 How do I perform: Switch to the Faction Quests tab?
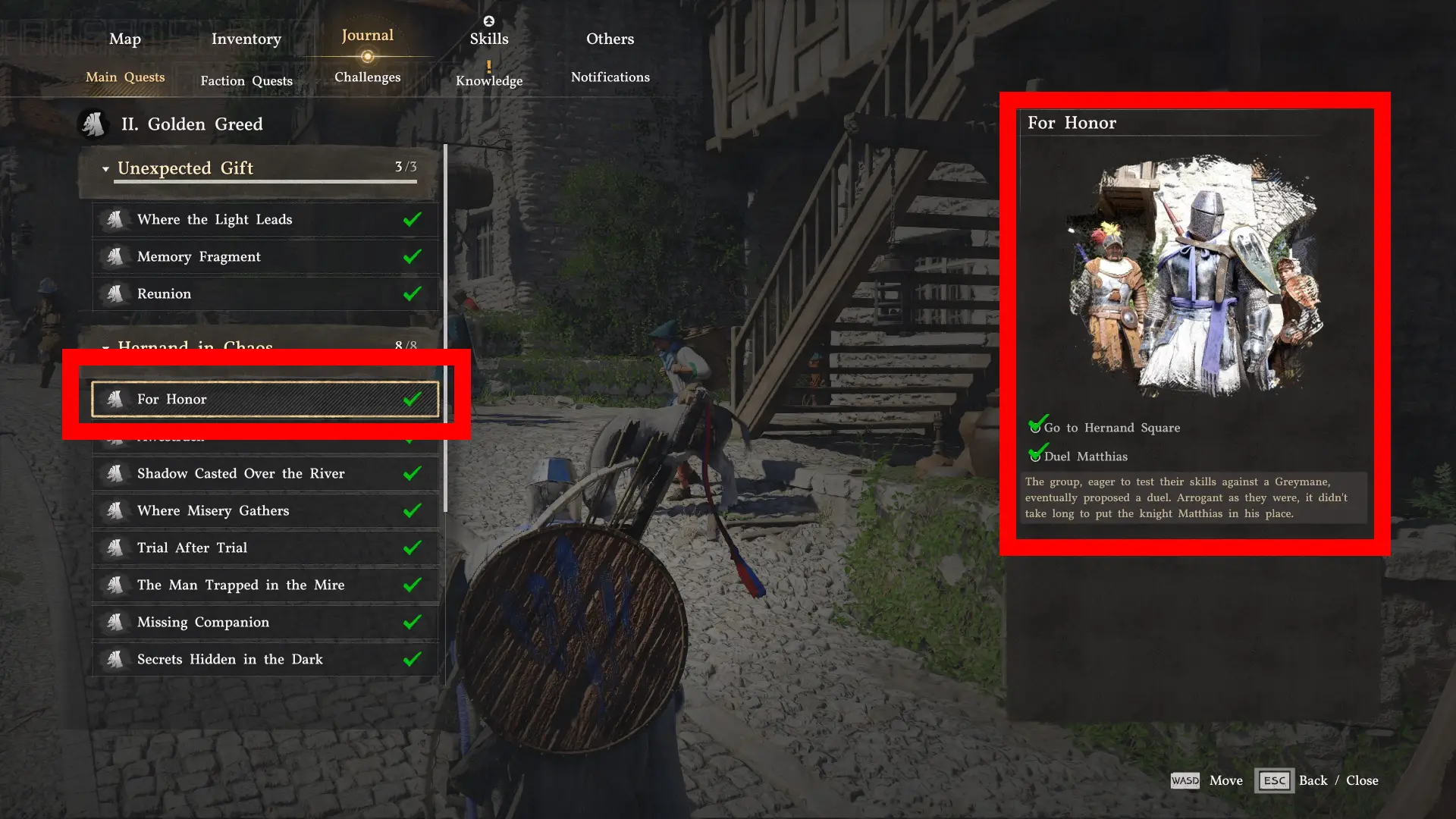[x=246, y=80]
